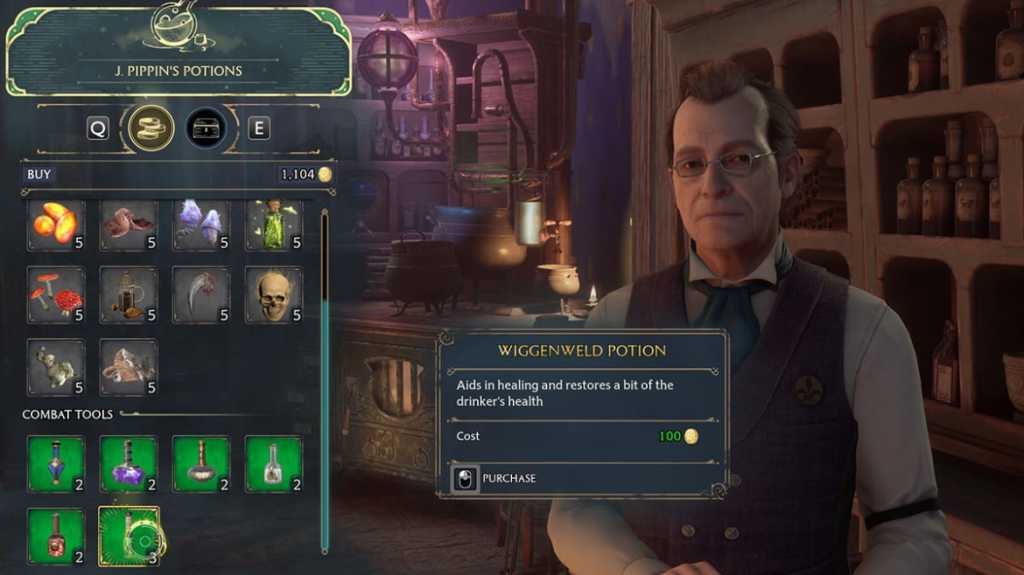Select the clear square bottle potion

coord(274,464)
